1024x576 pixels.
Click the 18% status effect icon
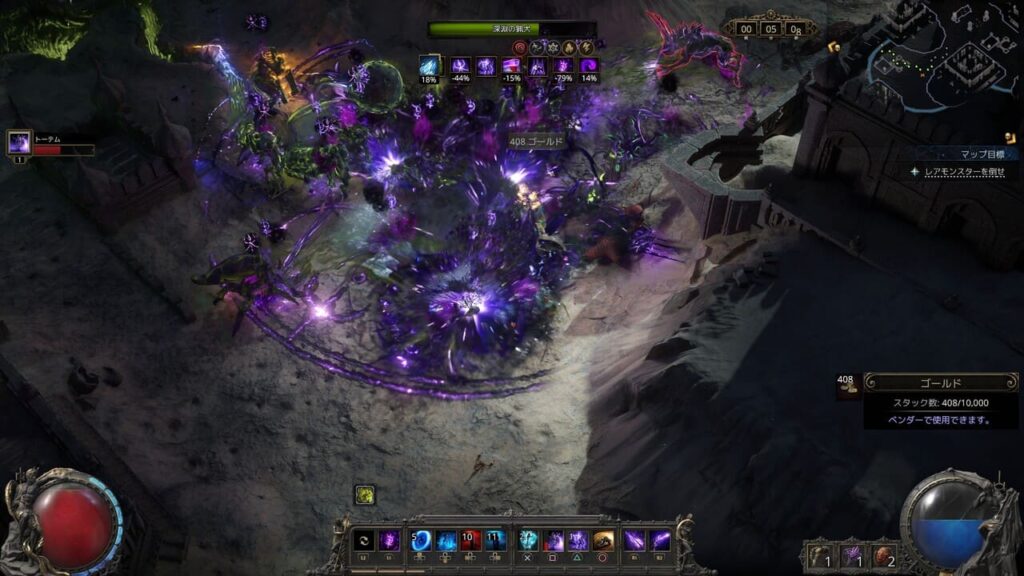pyautogui.click(x=430, y=66)
